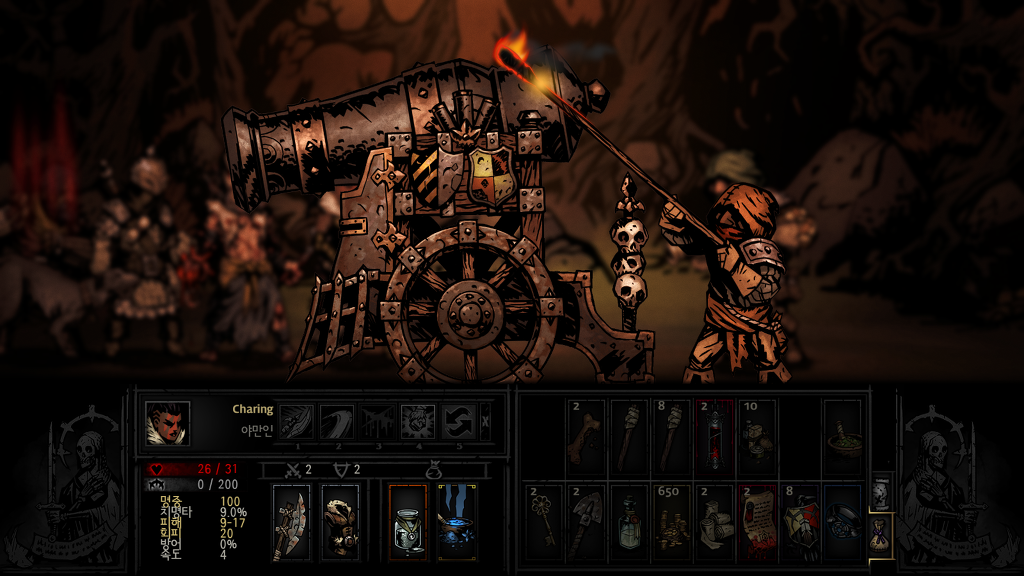This screenshot has height=576, width=1024.
Task: Inspect the equipped glaive weapon slot
Action: tap(292, 522)
